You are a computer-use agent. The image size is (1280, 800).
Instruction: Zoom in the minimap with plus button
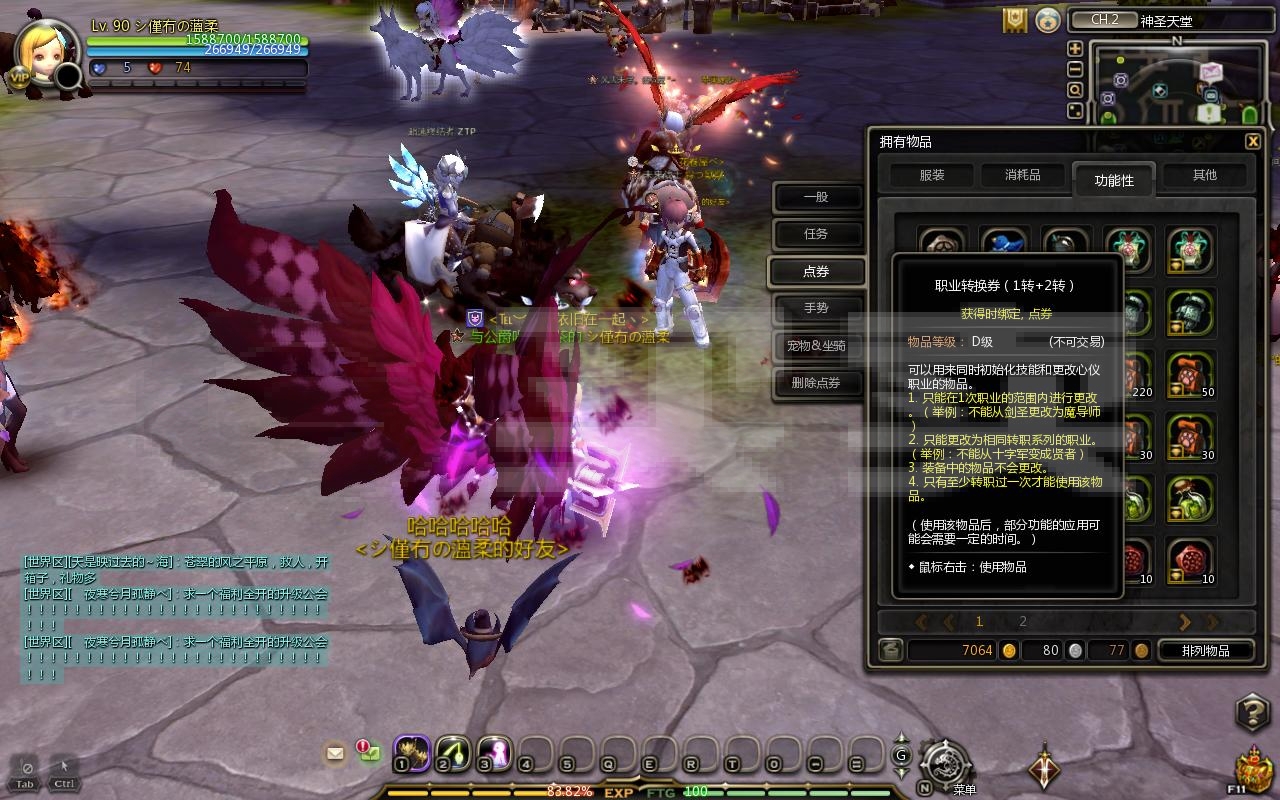1075,48
